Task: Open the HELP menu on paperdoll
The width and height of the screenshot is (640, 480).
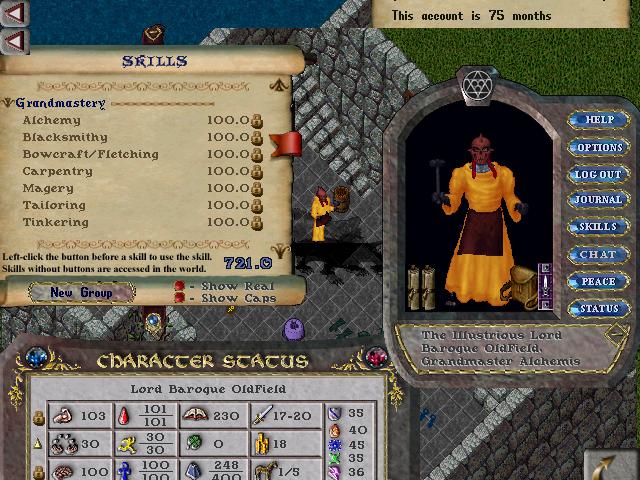Action: 598,120
